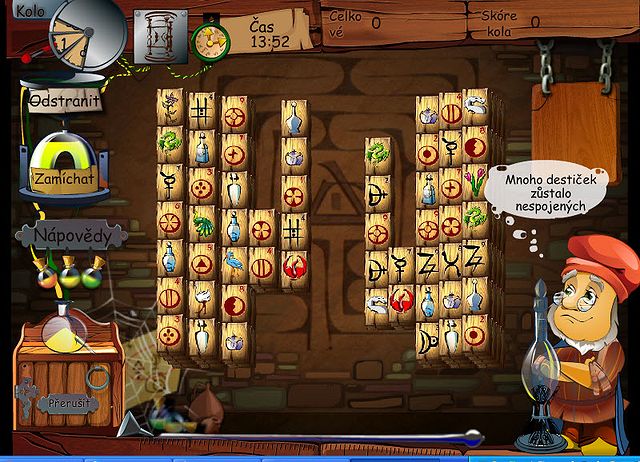Pause the game with Přerušit

pyautogui.click(x=68, y=405)
